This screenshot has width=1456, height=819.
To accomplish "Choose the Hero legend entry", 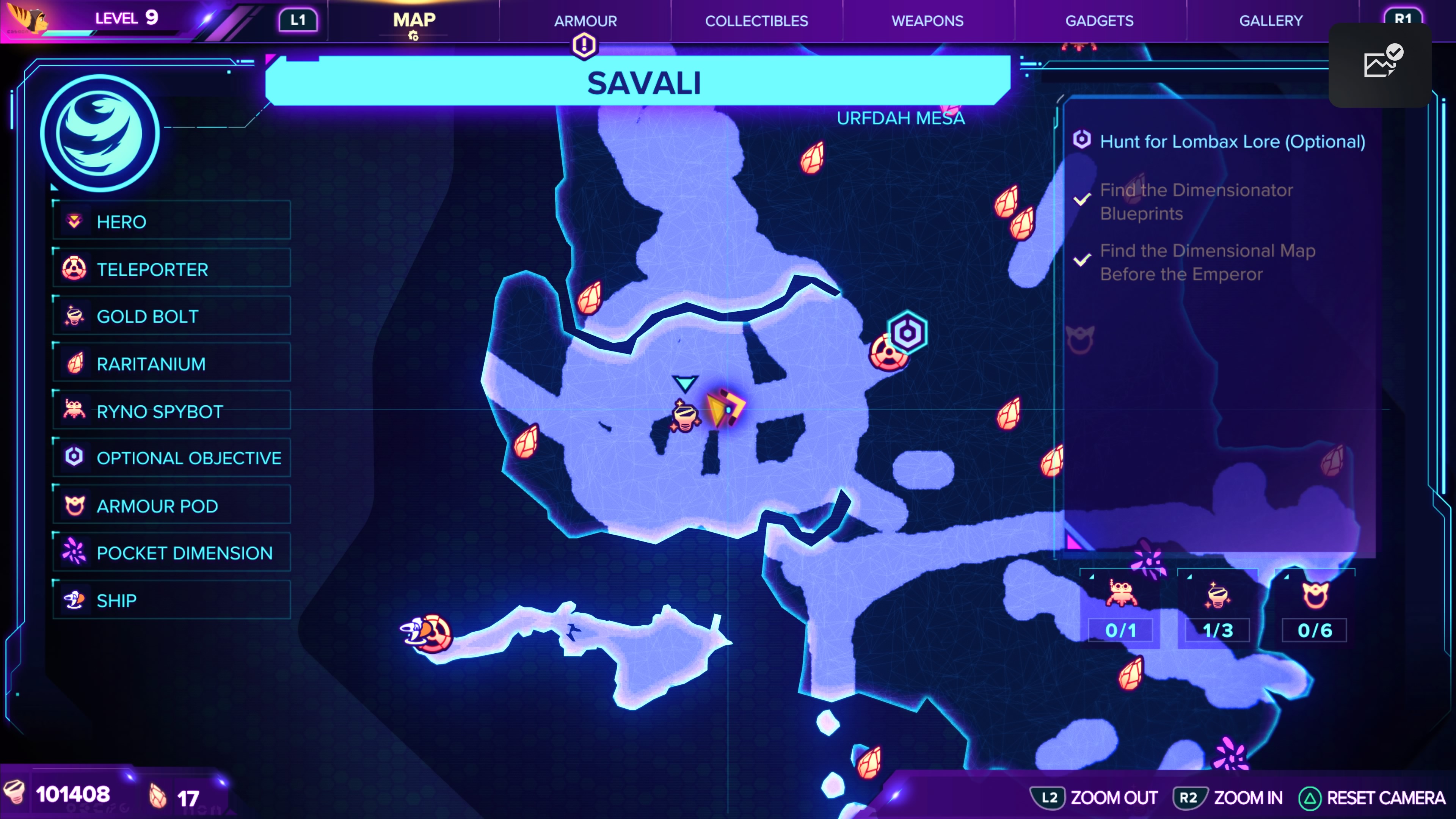I will click(x=171, y=221).
